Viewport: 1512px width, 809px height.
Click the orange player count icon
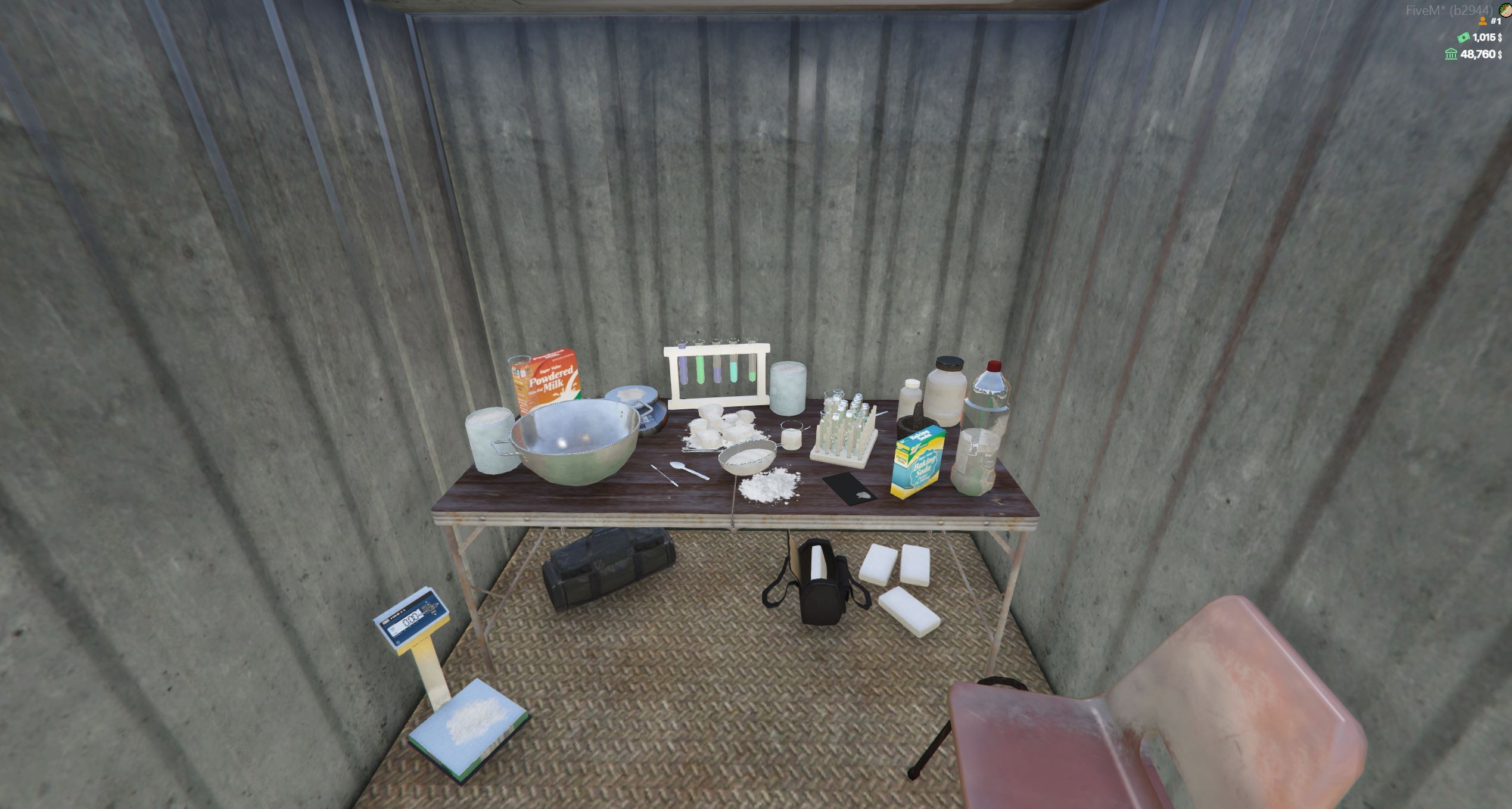1482,22
